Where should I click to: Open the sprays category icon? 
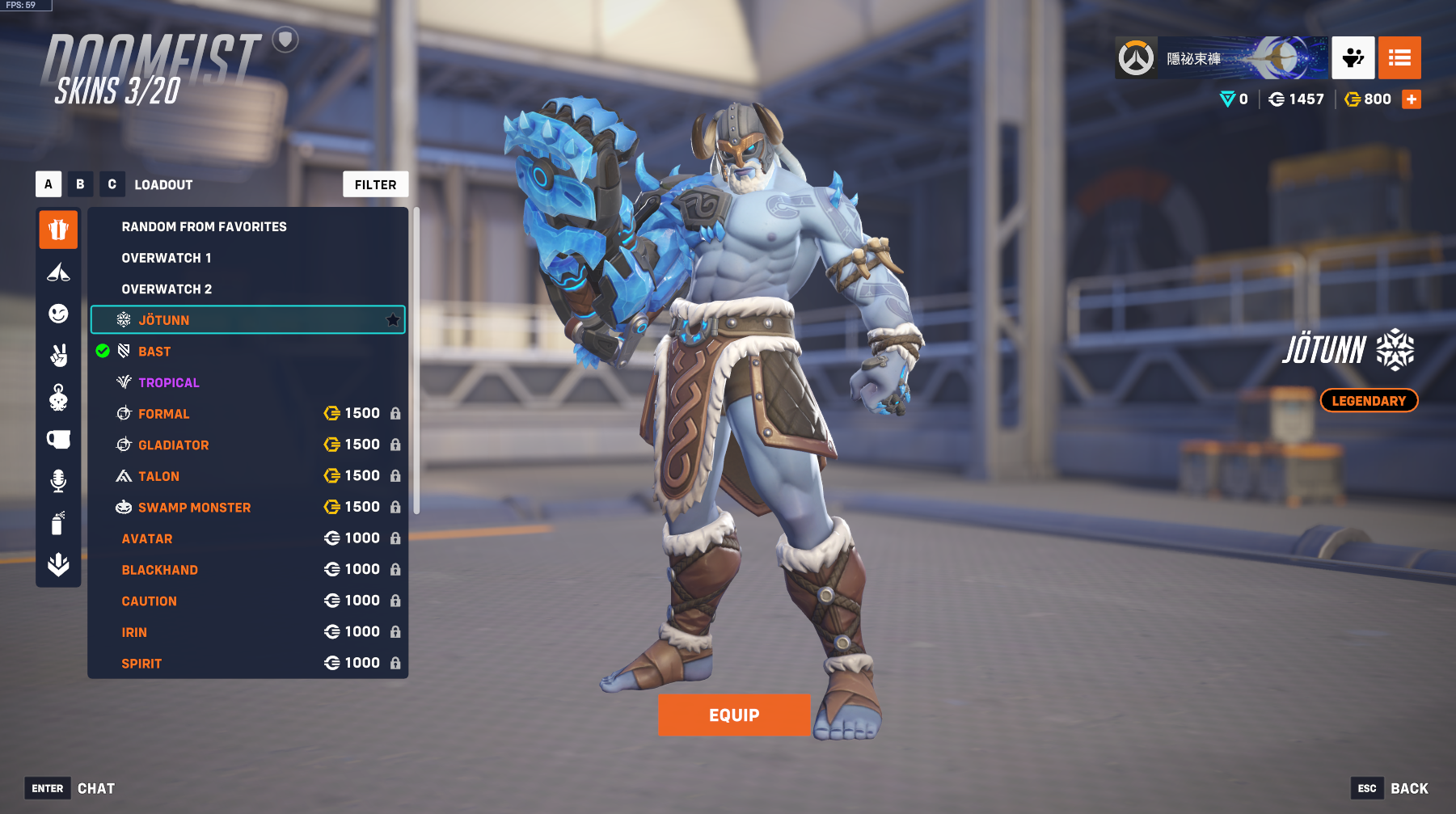[58, 523]
